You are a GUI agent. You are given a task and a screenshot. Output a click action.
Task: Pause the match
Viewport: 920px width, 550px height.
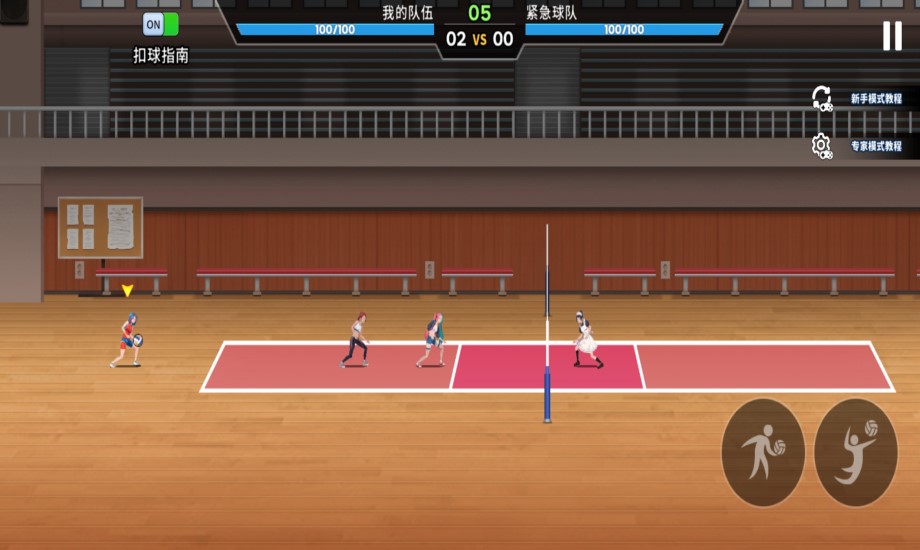pos(891,36)
